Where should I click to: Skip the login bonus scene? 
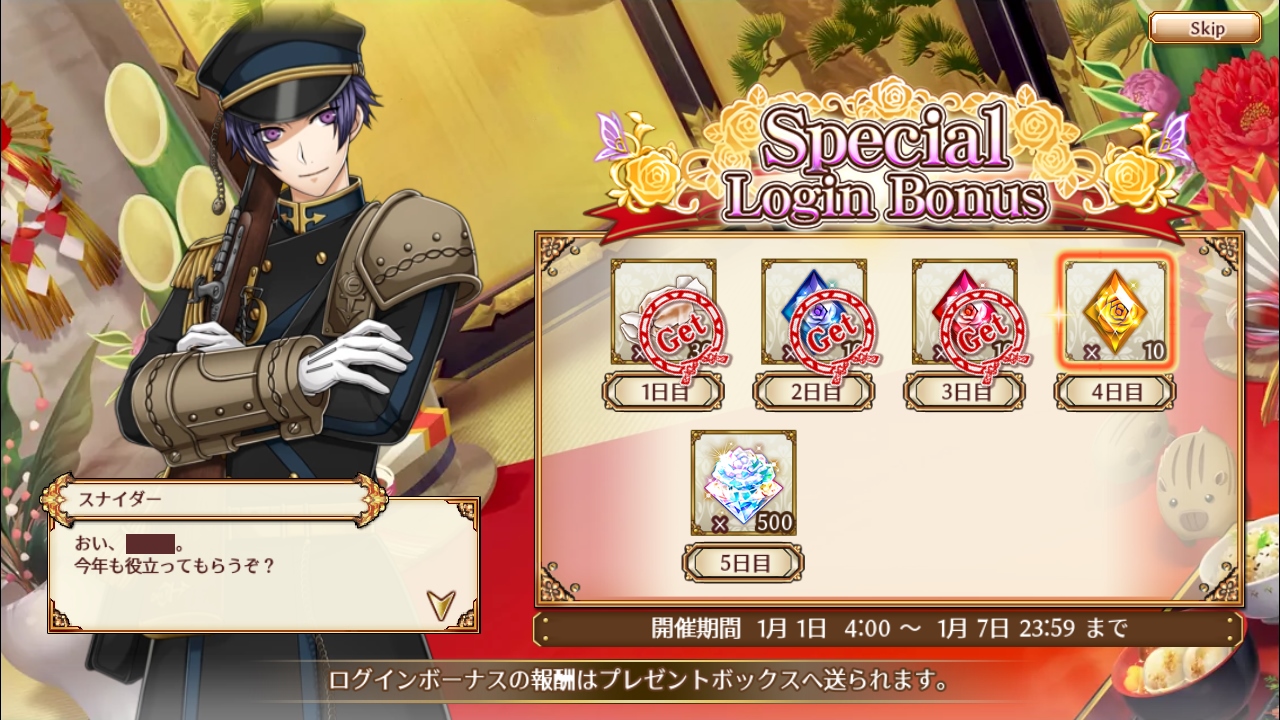pyautogui.click(x=1204, y=28)
